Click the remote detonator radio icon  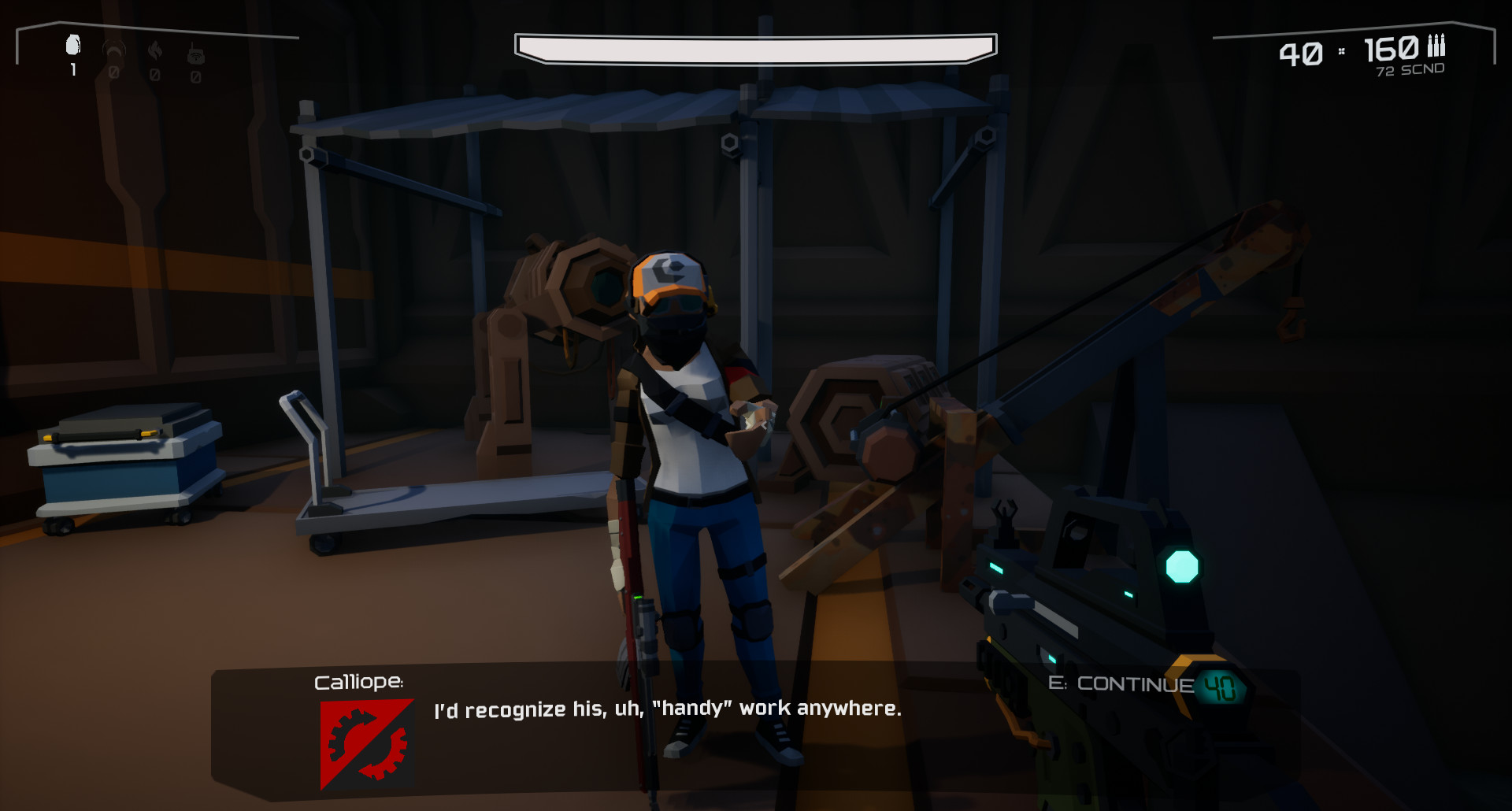(x=195, y=53)
